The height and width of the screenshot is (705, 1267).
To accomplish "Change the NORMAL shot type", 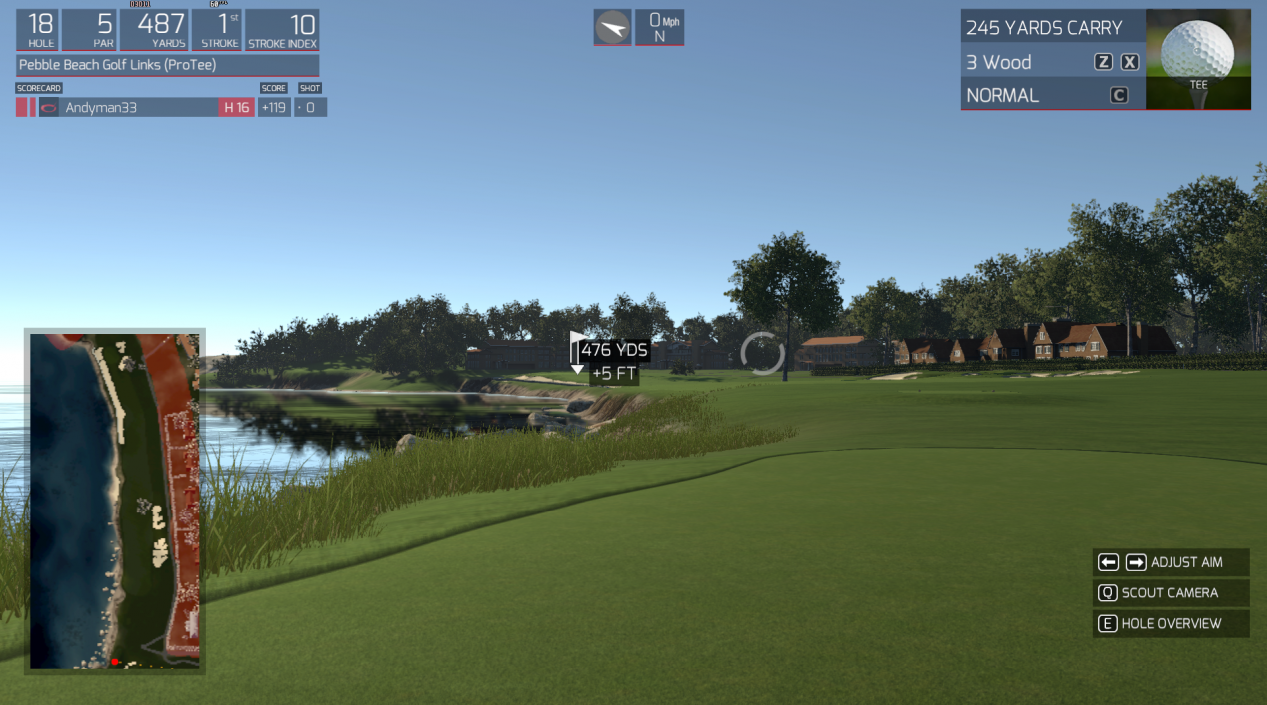I will pos(1052,95).
